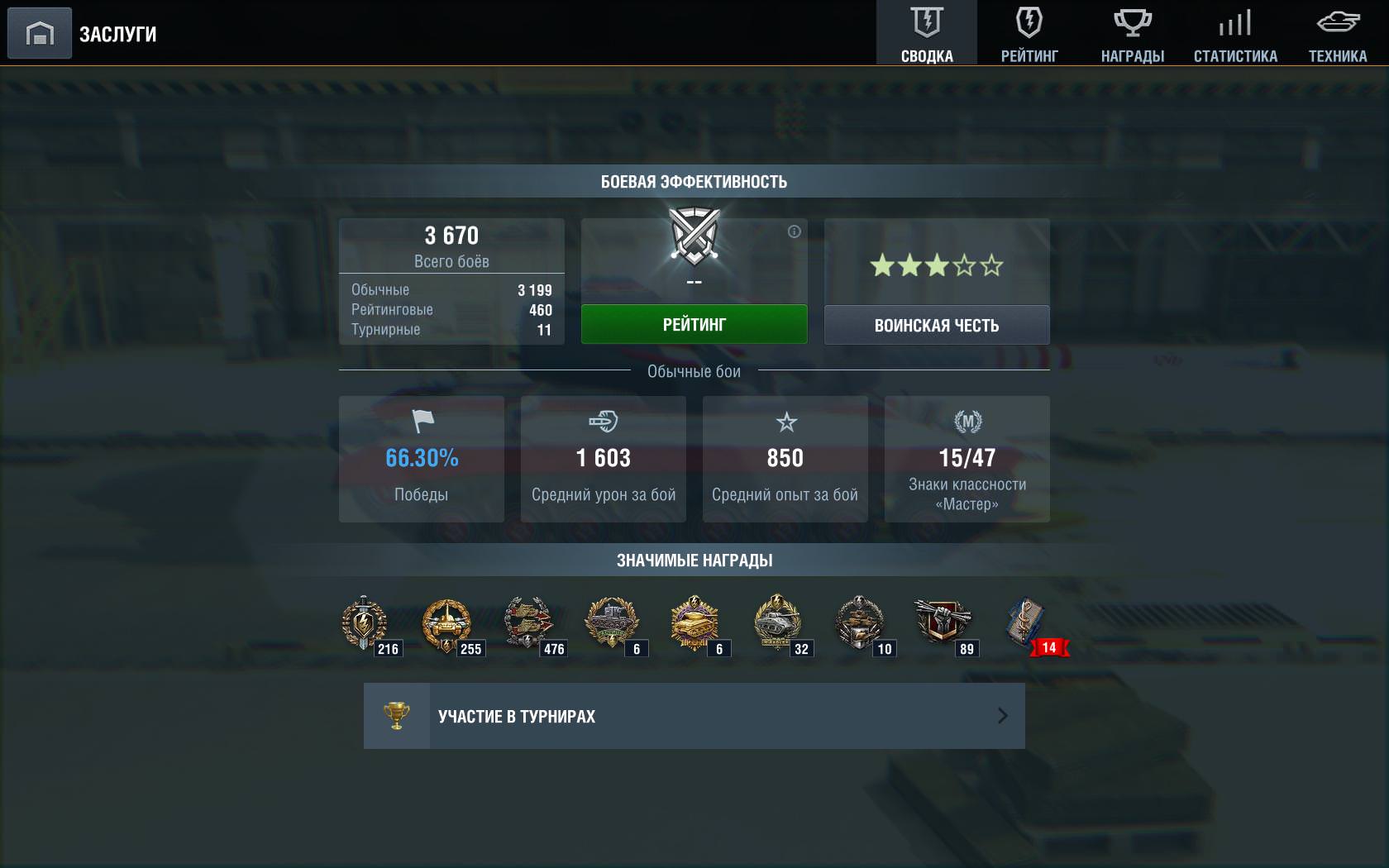Select the Знаки классности «Мастер» tile
Screen dimensions: 1389x868
coord(967,459)
